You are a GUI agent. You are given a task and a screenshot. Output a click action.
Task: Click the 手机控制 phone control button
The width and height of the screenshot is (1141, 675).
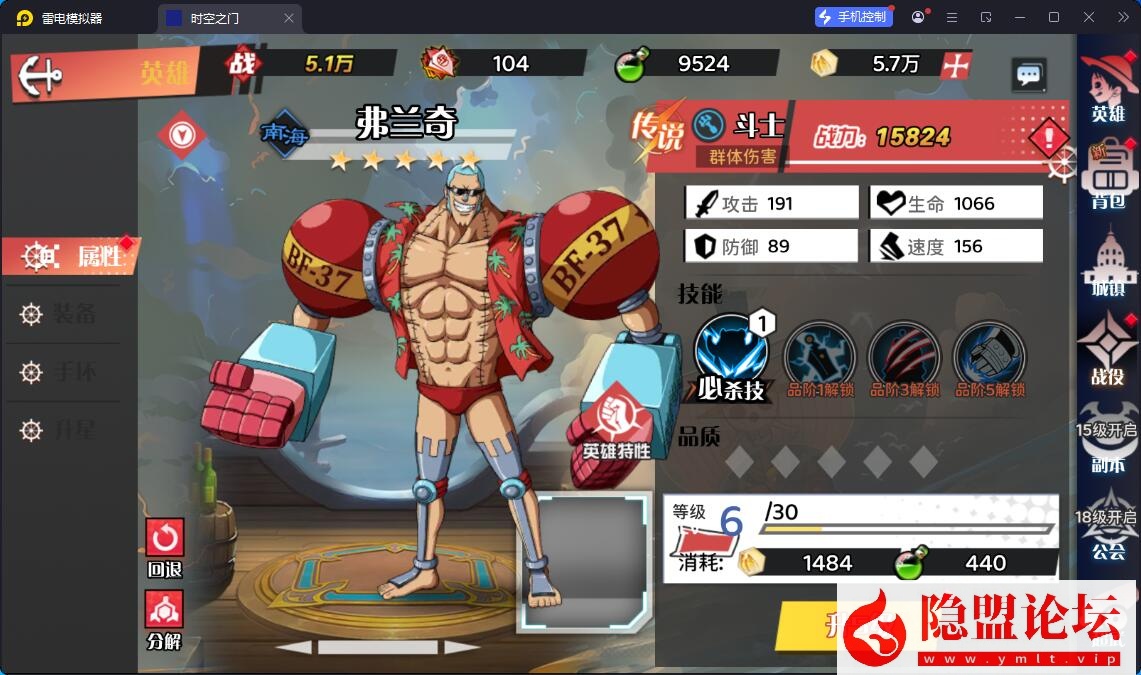[853, 17]
